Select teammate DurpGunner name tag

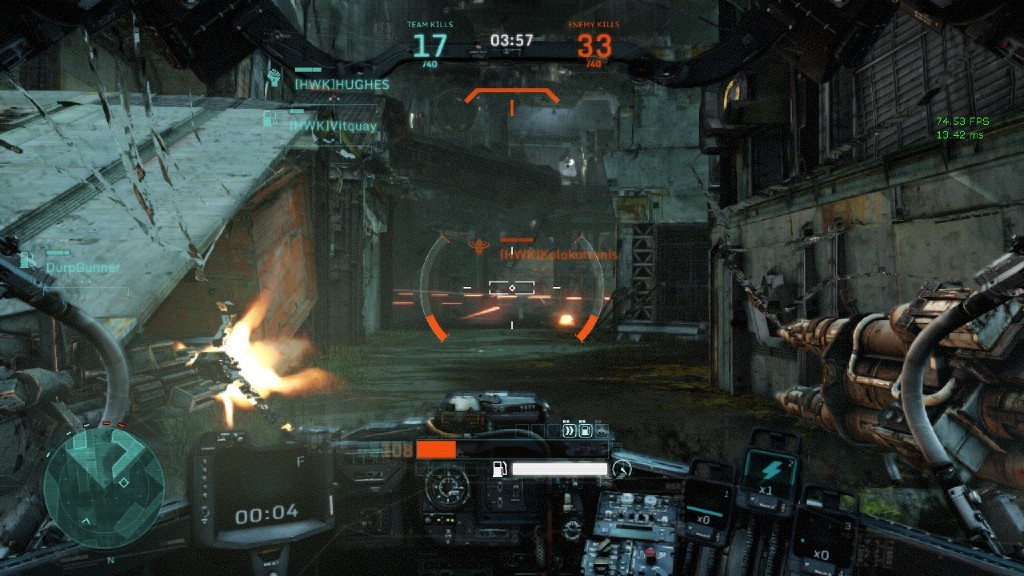click(83, 267)
